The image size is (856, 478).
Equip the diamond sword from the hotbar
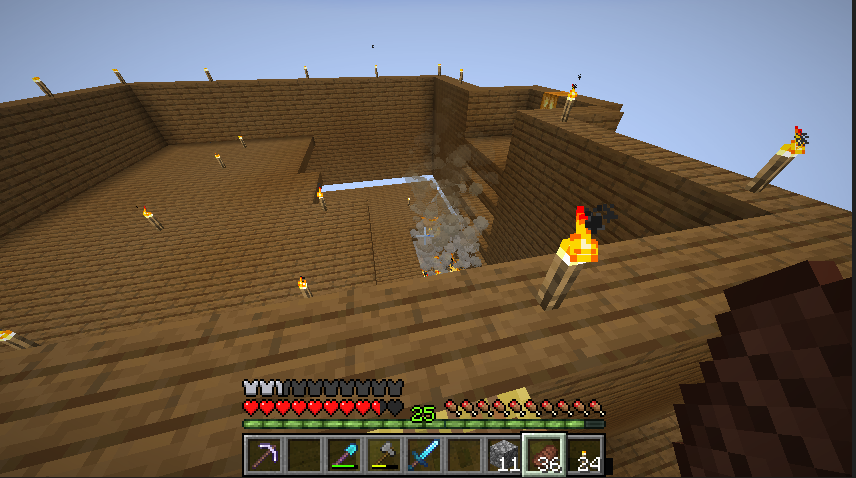pyautogui.click(x=424, y=455)
